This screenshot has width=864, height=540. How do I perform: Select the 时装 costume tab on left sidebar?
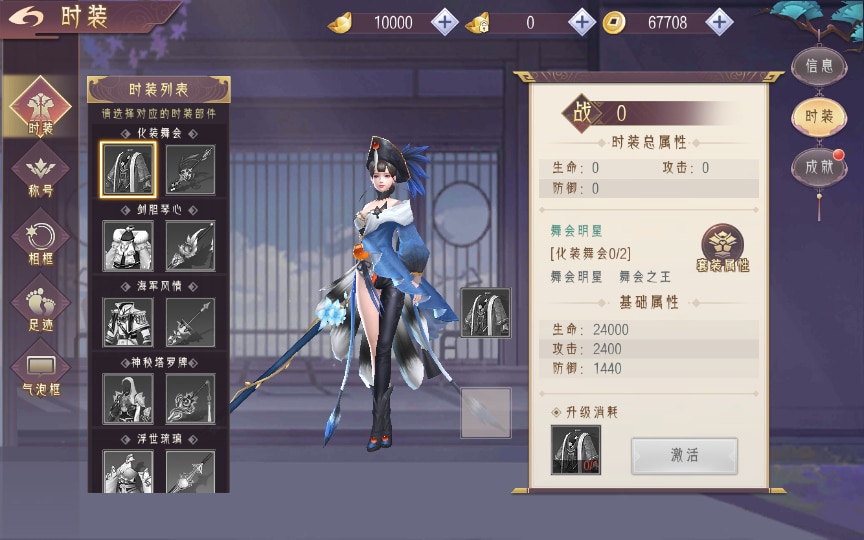point(40,108)
